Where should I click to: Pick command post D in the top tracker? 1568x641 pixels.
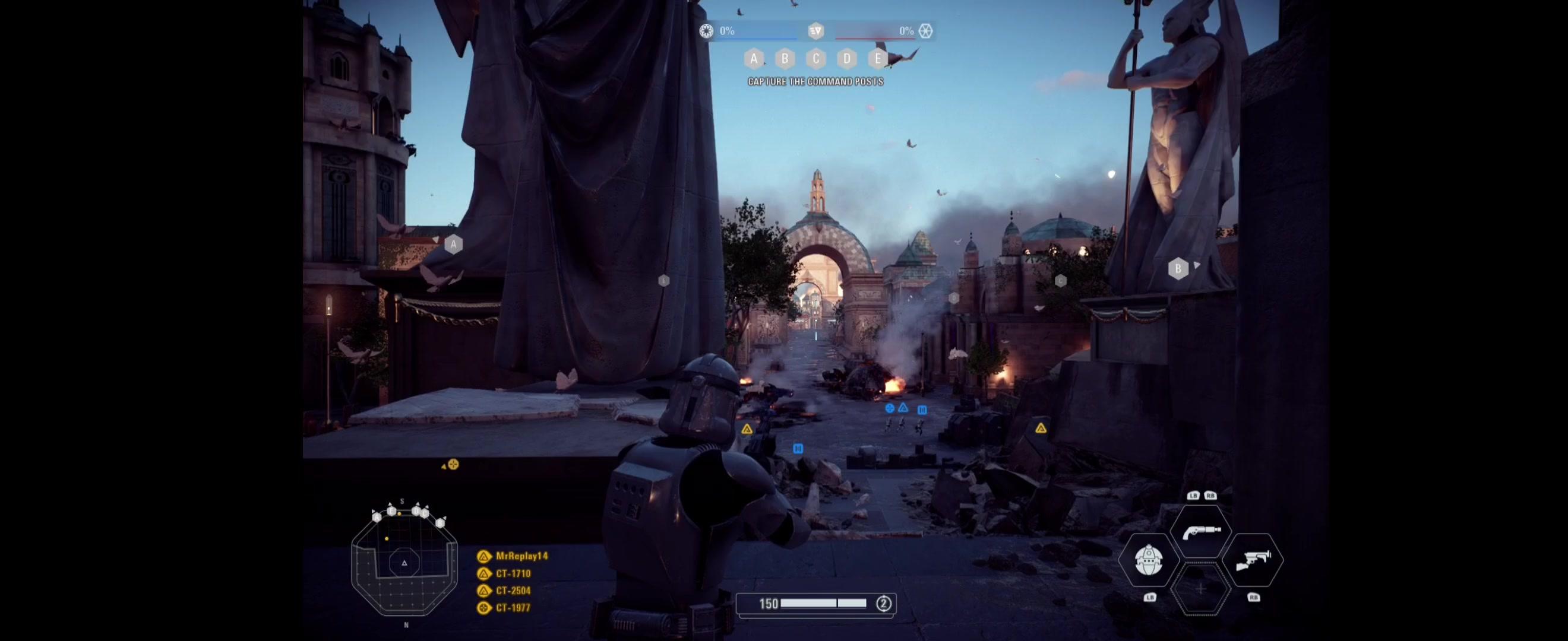tap(847, 58)
